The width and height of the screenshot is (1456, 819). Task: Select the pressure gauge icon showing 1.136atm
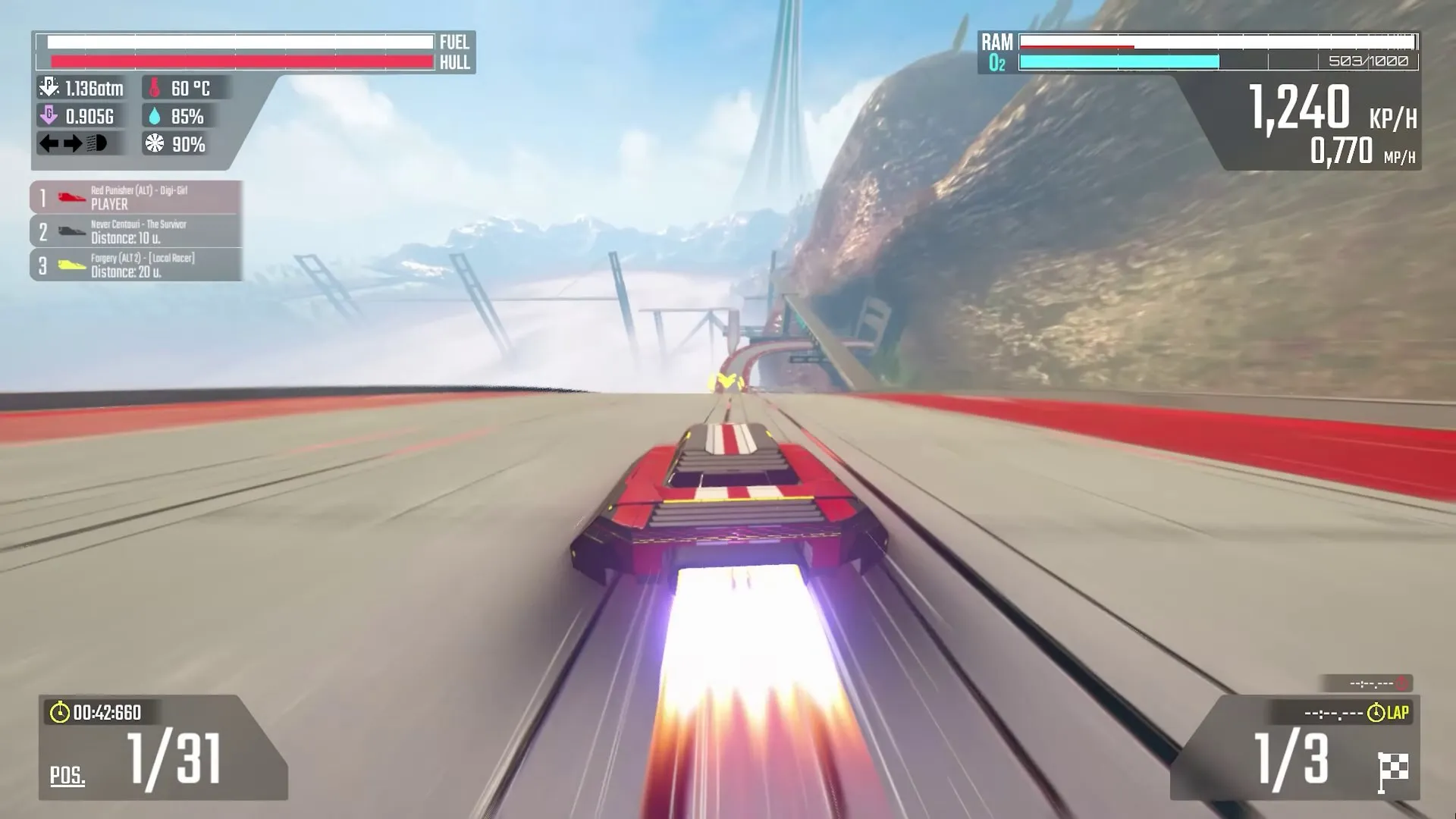[49, 86]
